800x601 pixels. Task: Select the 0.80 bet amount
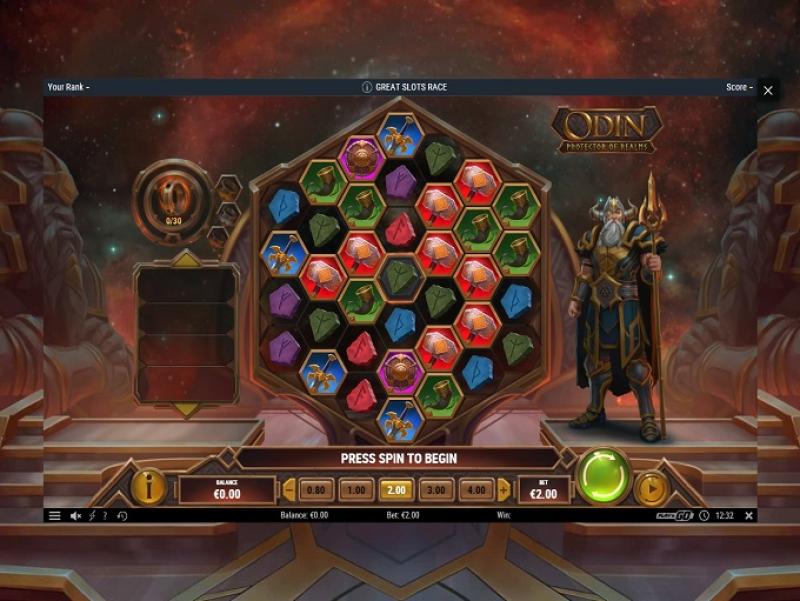pos(315,490)
